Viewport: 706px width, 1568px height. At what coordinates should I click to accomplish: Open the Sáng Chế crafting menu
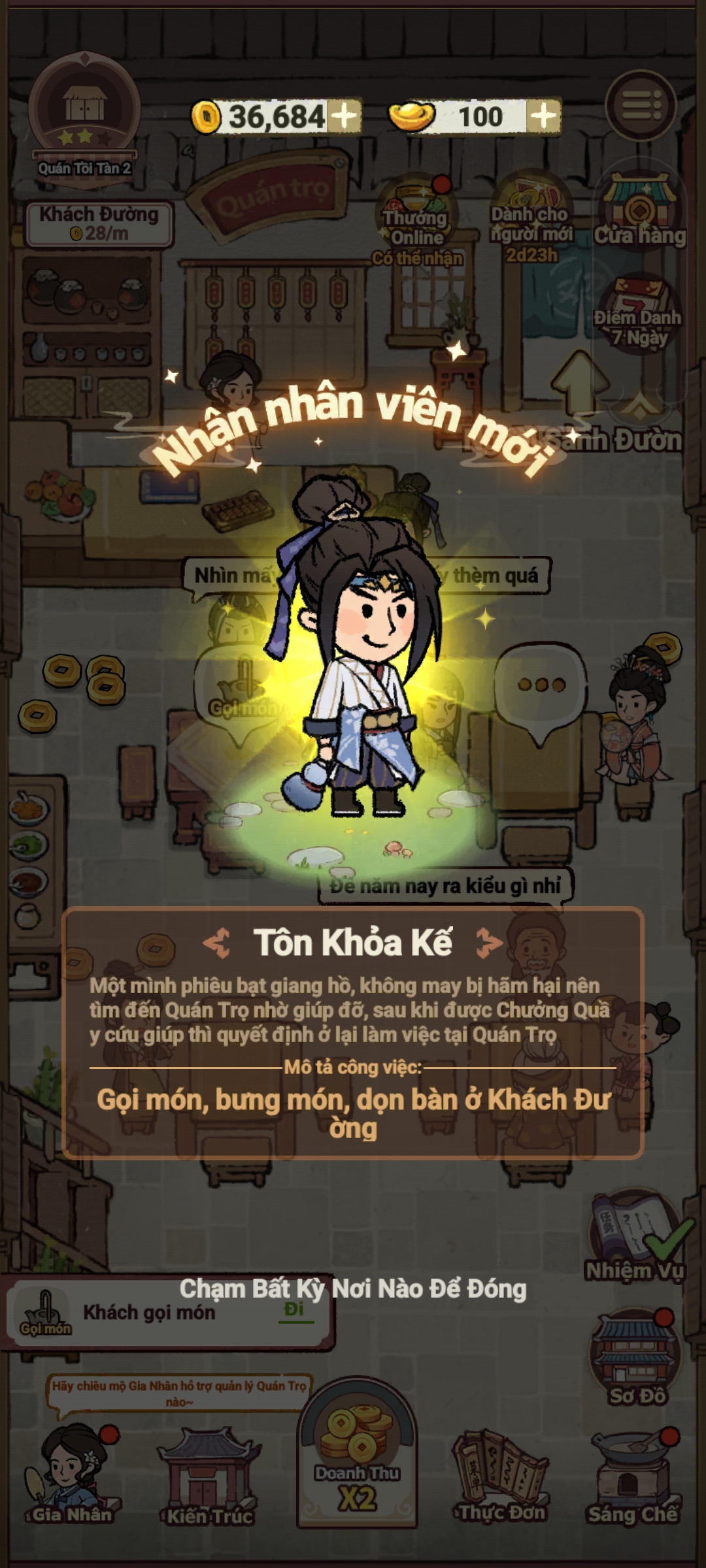[633, 1478]
